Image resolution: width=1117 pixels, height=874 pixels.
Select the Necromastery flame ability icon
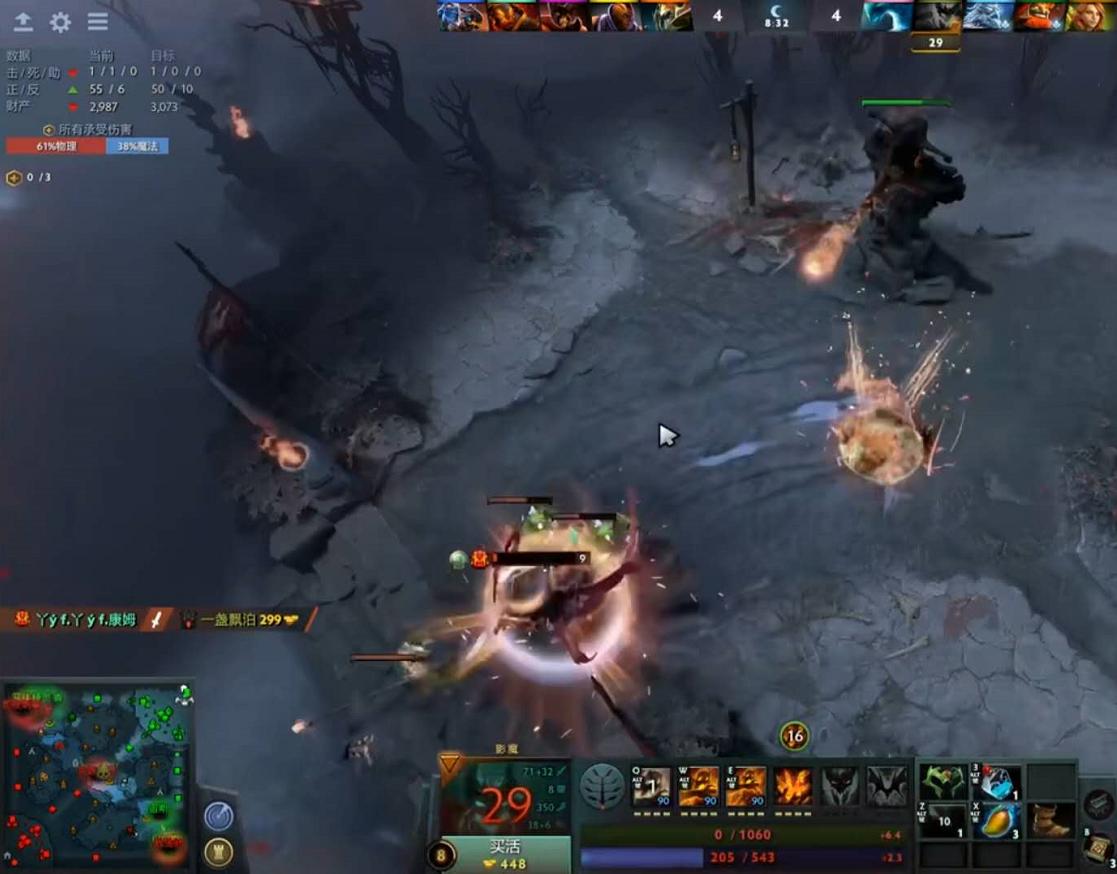click(x=793, y=787)
